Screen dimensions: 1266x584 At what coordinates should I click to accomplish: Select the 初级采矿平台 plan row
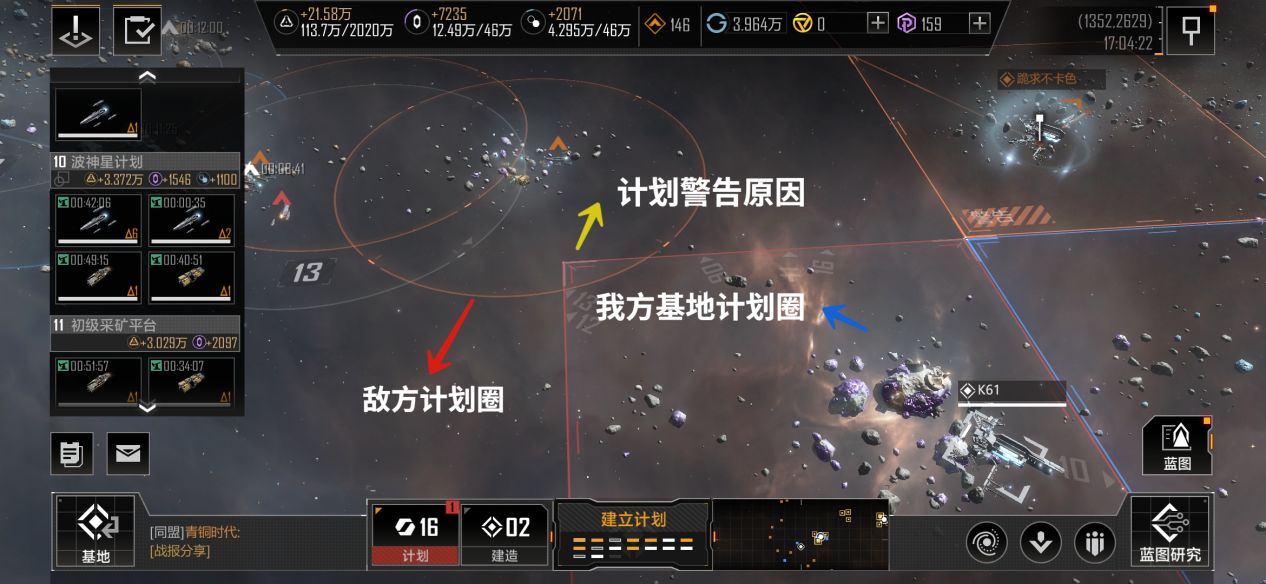click(x=146, y=325)
